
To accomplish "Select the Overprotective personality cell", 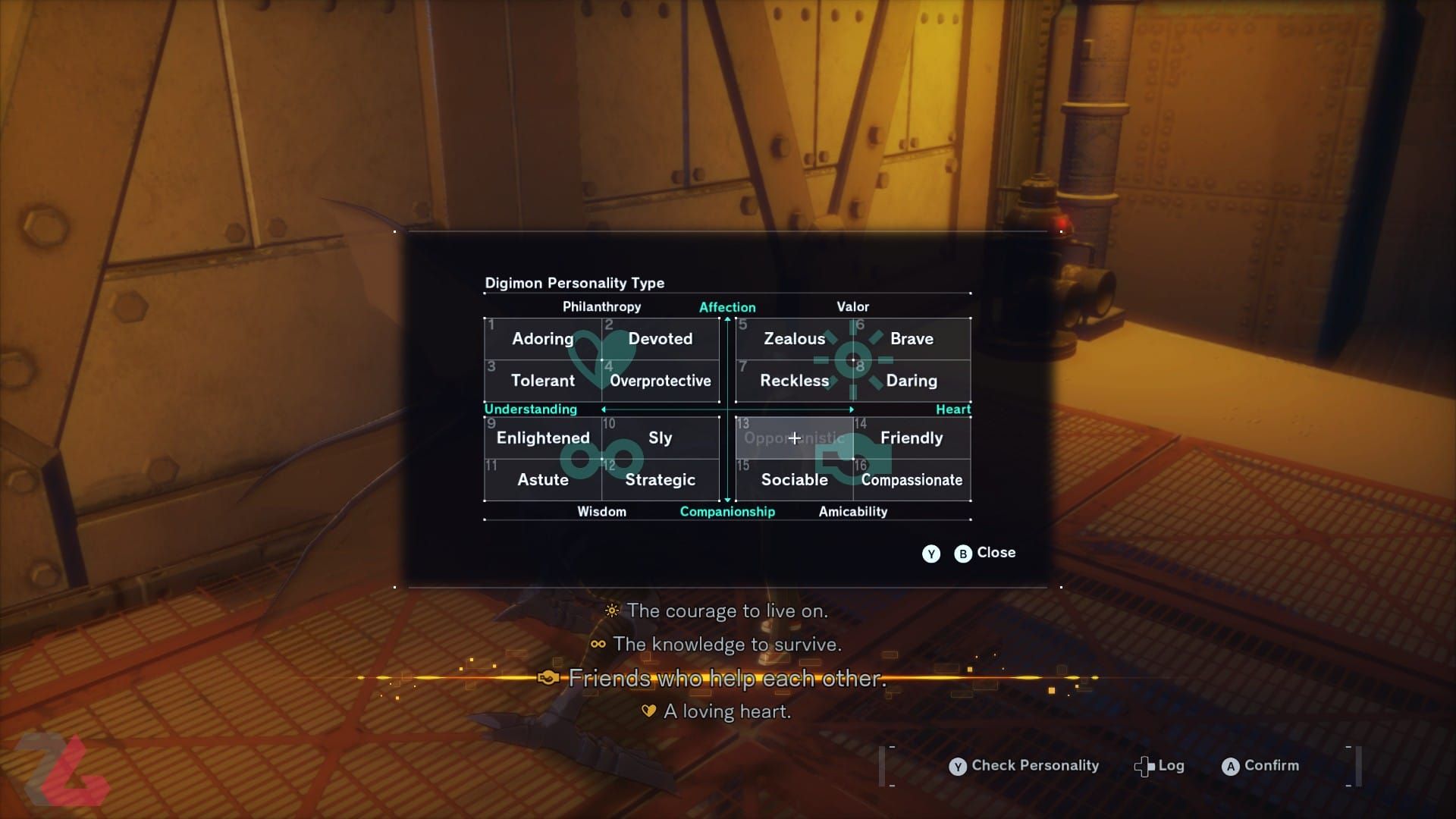I will click(x=661, y=381).
